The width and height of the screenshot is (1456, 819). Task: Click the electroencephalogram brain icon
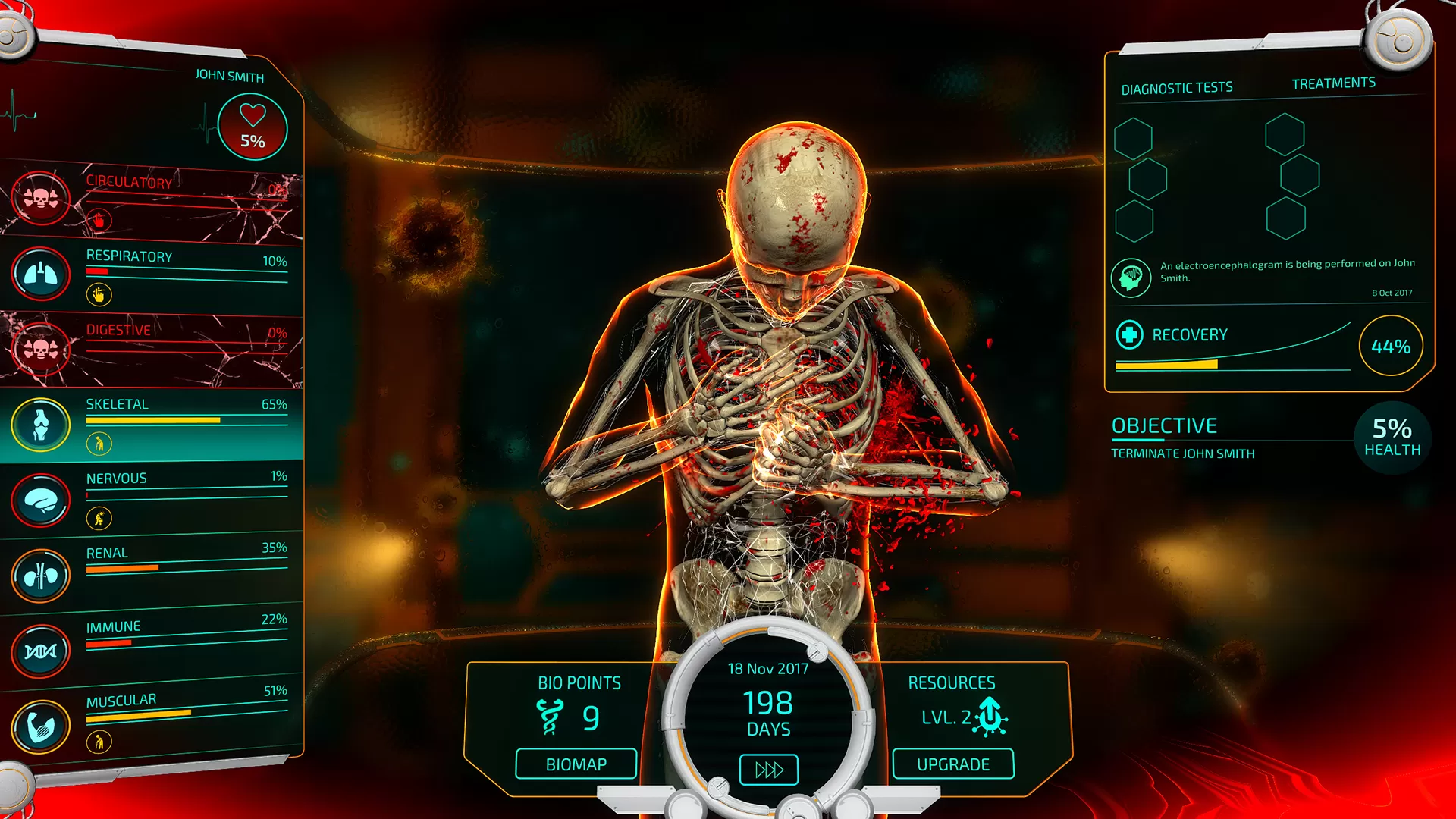[1130, 277]
